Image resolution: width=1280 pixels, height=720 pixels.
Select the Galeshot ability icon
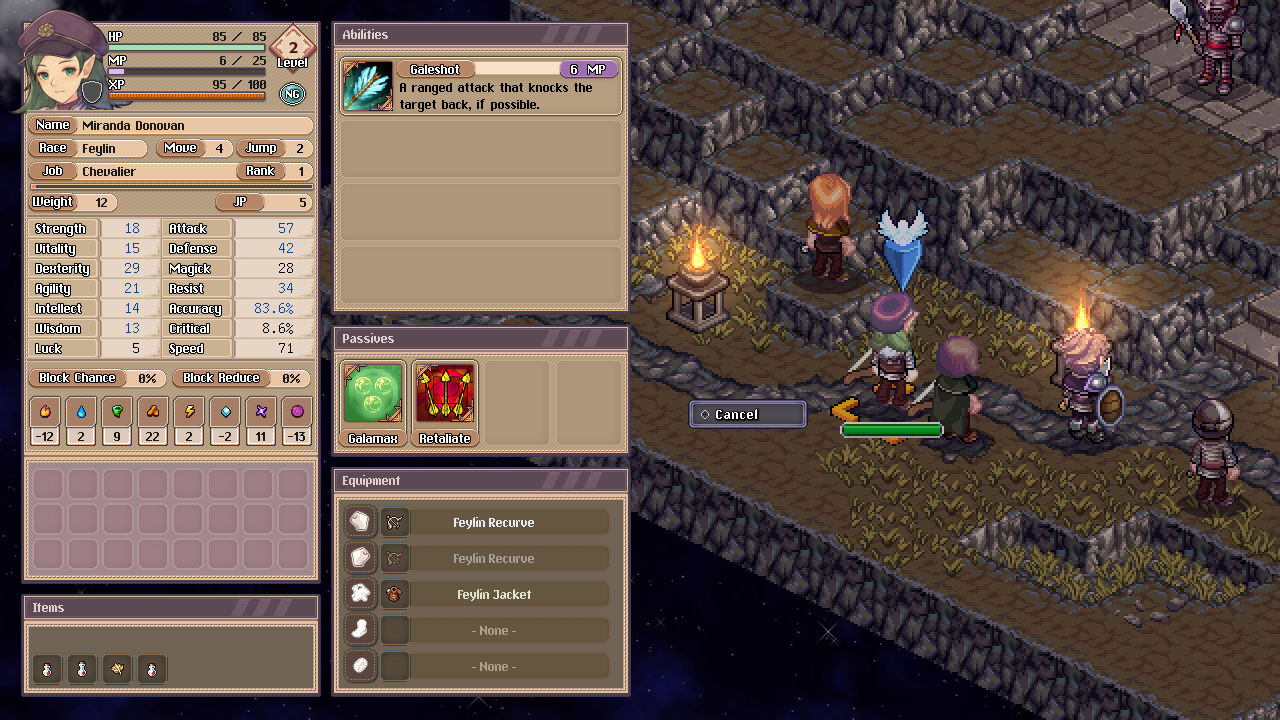tap(367, 87)
